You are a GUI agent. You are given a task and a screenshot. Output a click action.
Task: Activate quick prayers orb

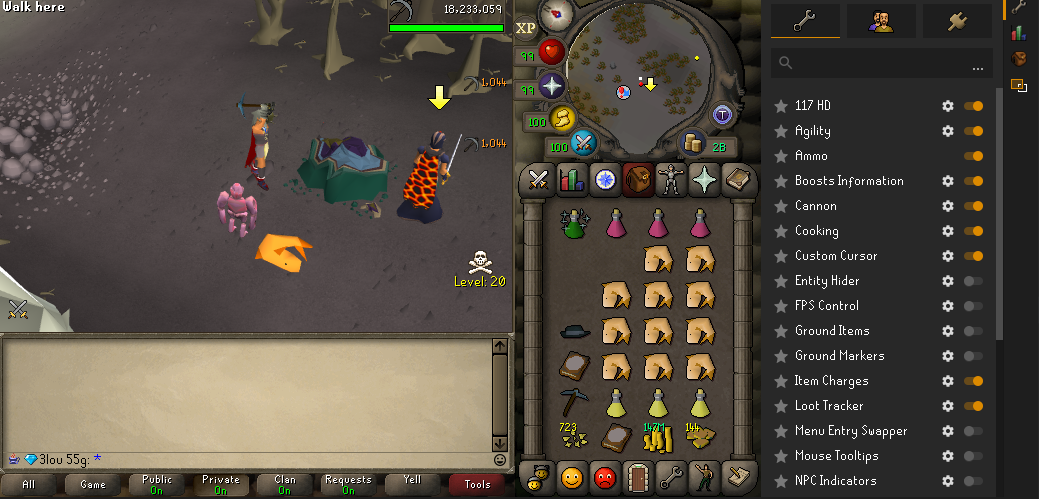[x=552, y=85]
